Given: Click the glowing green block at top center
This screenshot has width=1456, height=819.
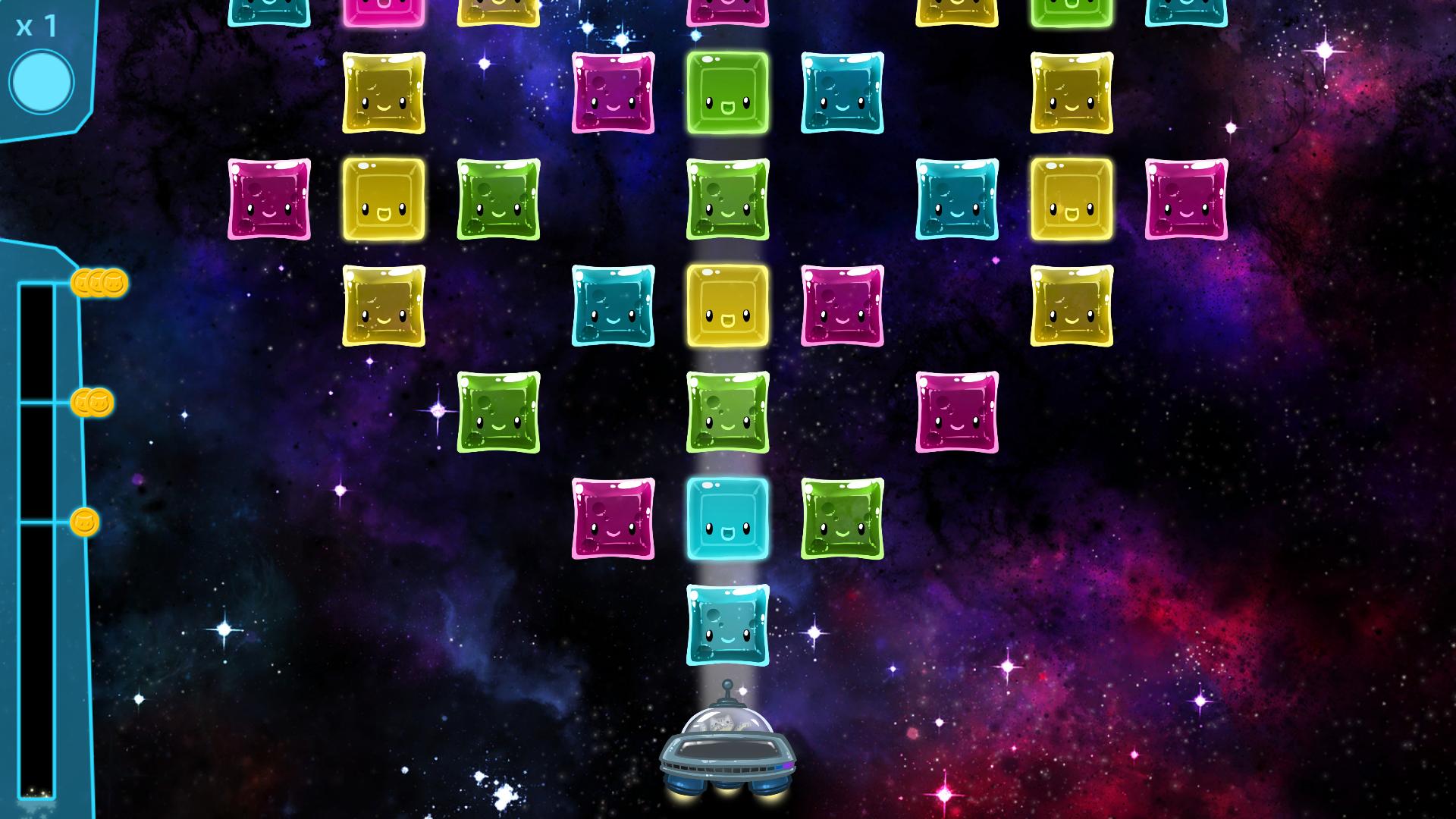Looking at the screenshot, I should (x=728, y=94).
